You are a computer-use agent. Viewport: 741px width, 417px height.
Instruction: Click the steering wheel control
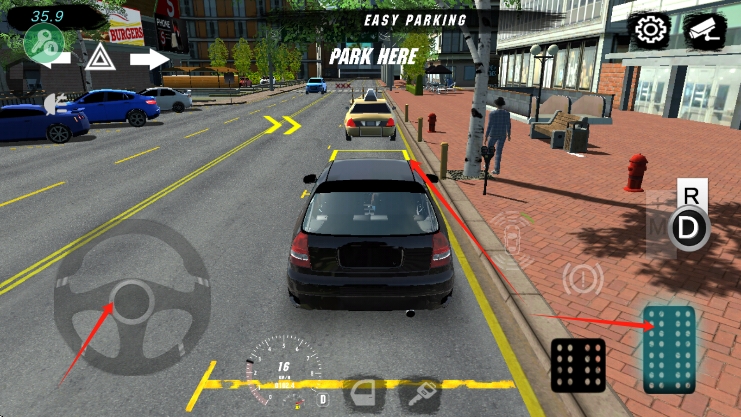pos(131,299)
